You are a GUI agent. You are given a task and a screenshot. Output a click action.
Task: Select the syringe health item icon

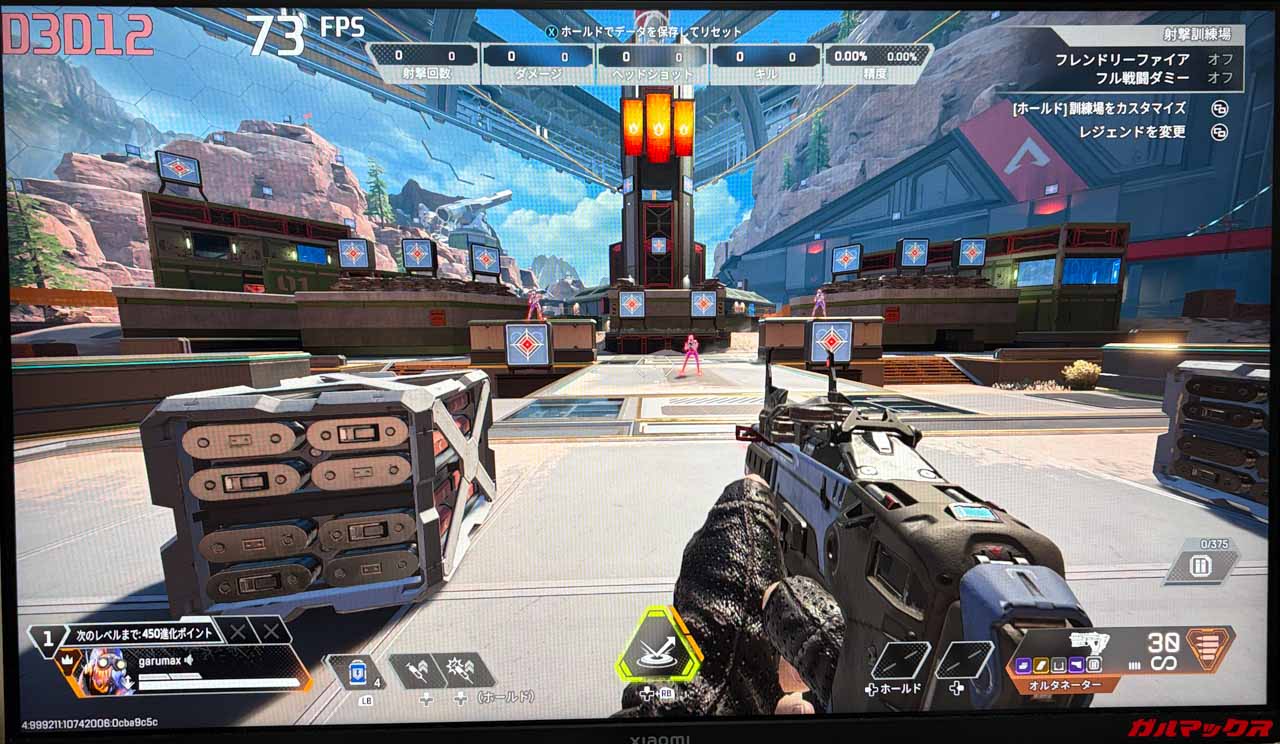point(415,669)
